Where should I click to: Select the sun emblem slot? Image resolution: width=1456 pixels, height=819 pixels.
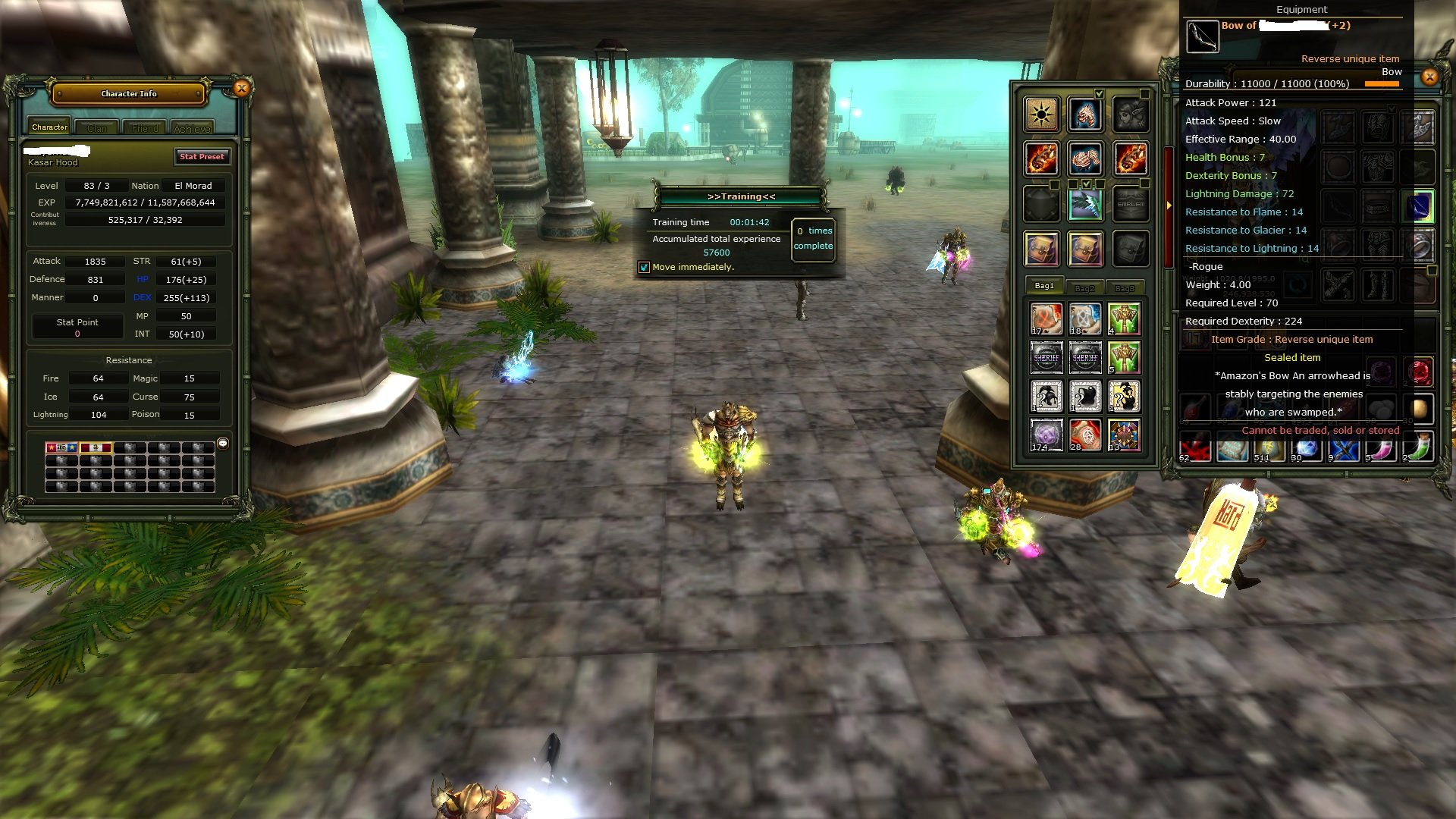(1041, 115)
